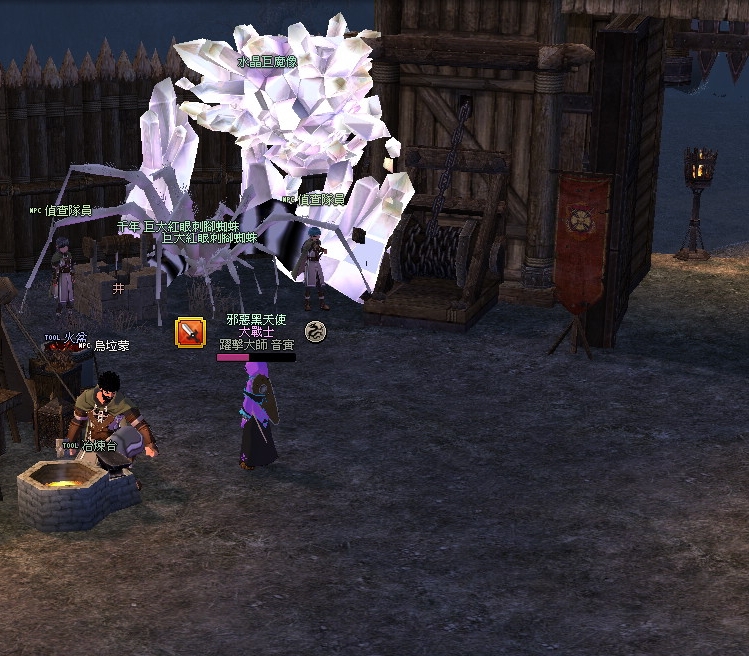Click the orange sword skill icon

click(190, 332)
